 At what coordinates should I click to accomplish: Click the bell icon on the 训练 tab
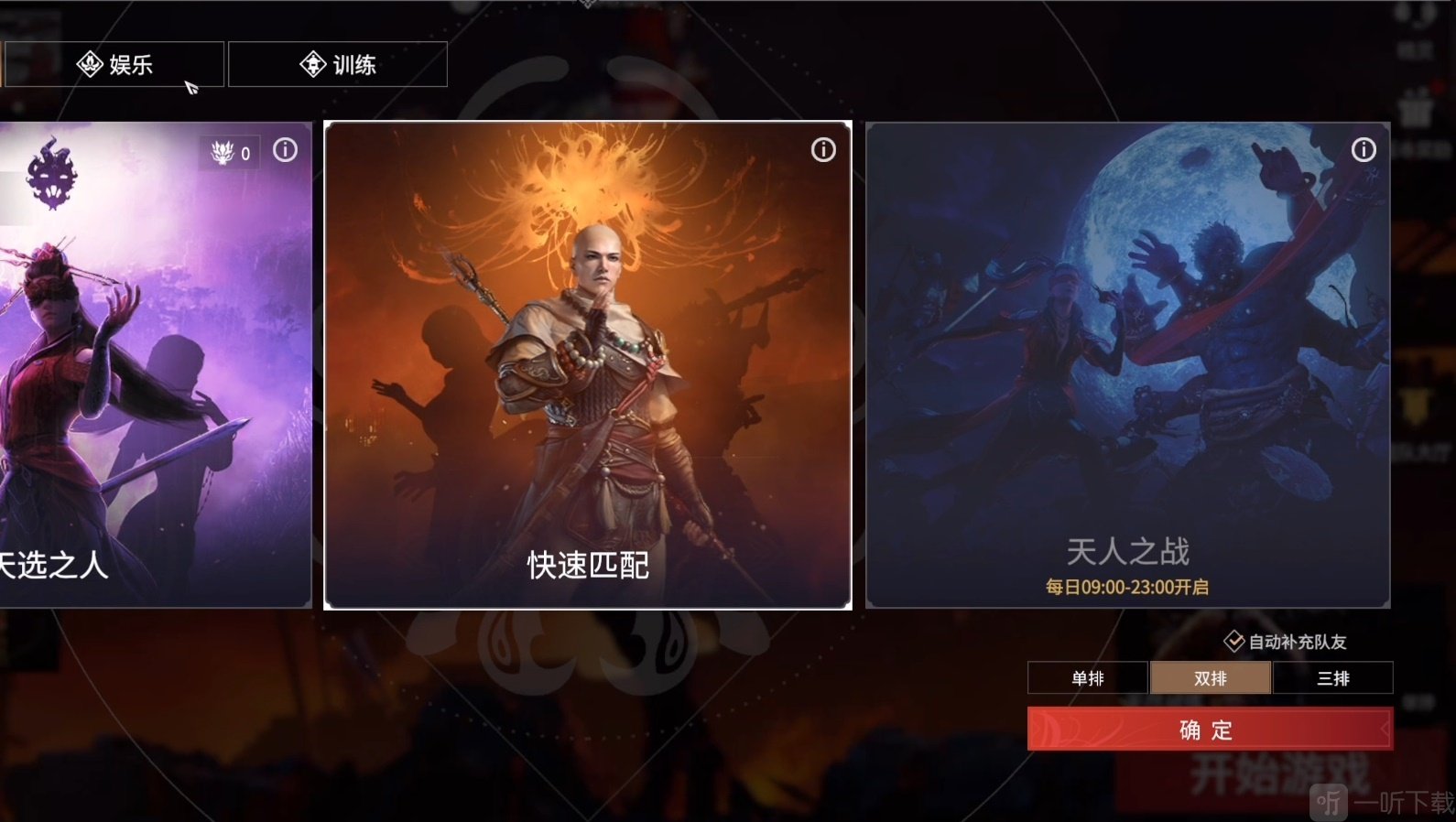(312, 63)
